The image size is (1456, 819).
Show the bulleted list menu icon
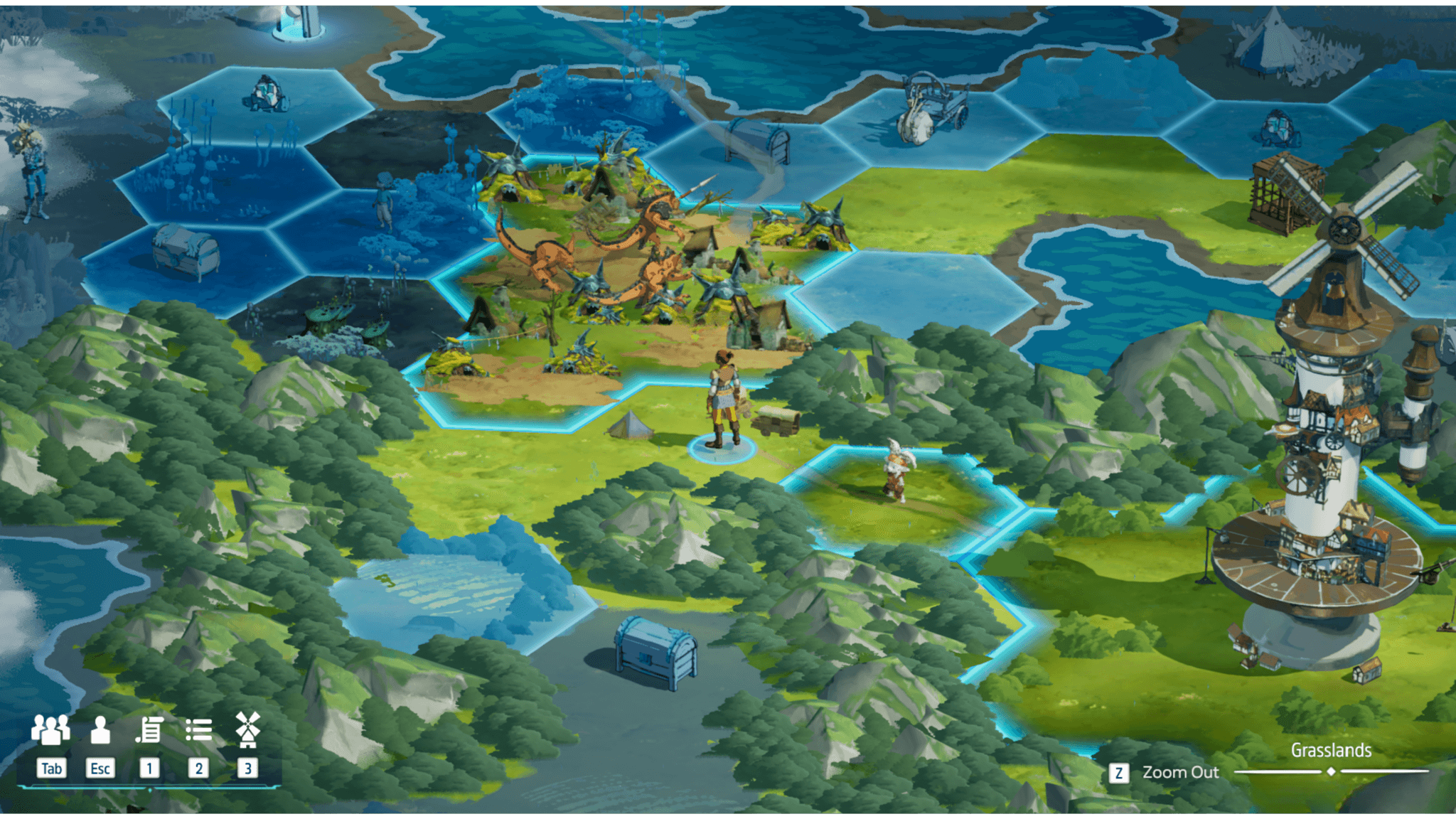click(198, 730)
